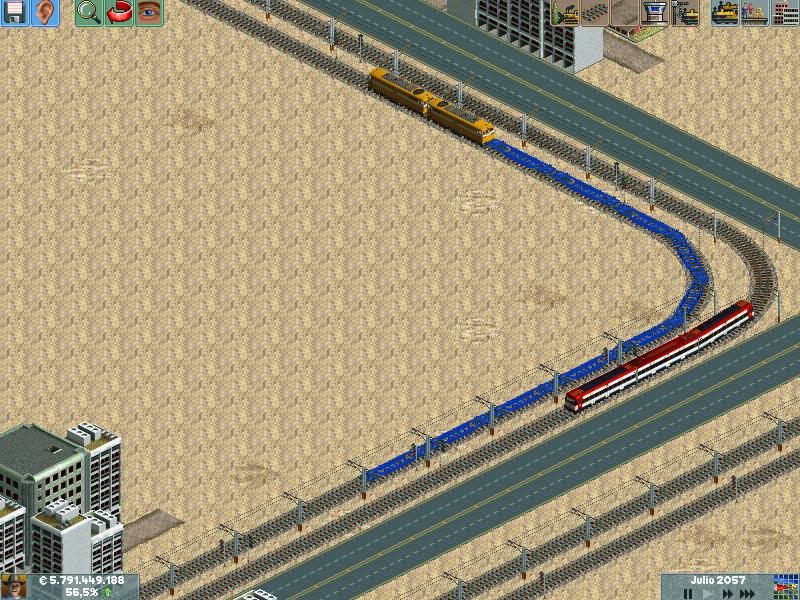
Task: Open the people and cargo overview
Action: click(755, 13)
